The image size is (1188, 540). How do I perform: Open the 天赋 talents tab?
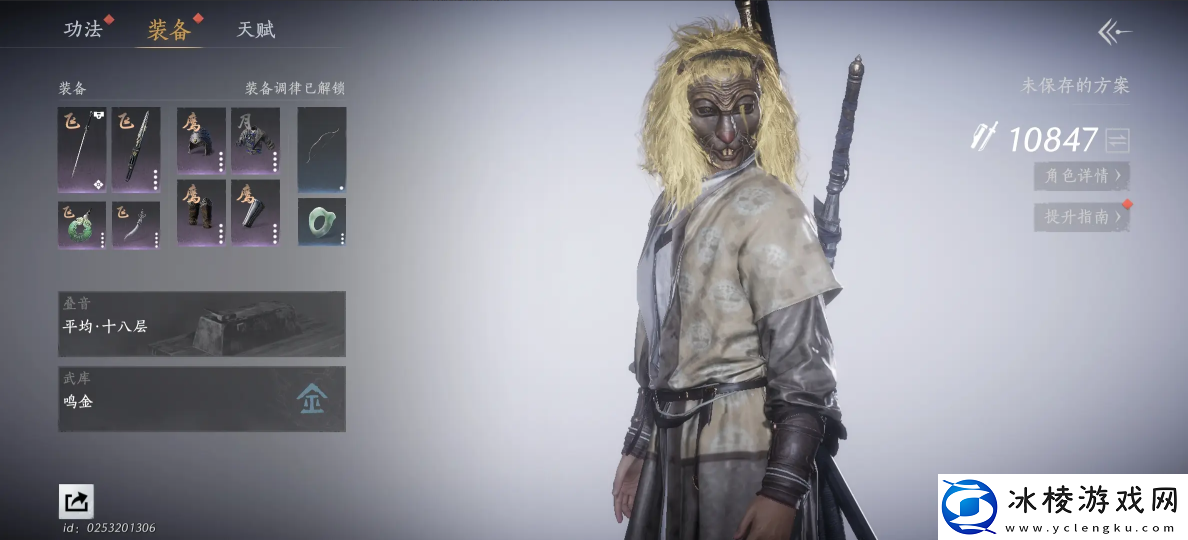pos(255,29)
